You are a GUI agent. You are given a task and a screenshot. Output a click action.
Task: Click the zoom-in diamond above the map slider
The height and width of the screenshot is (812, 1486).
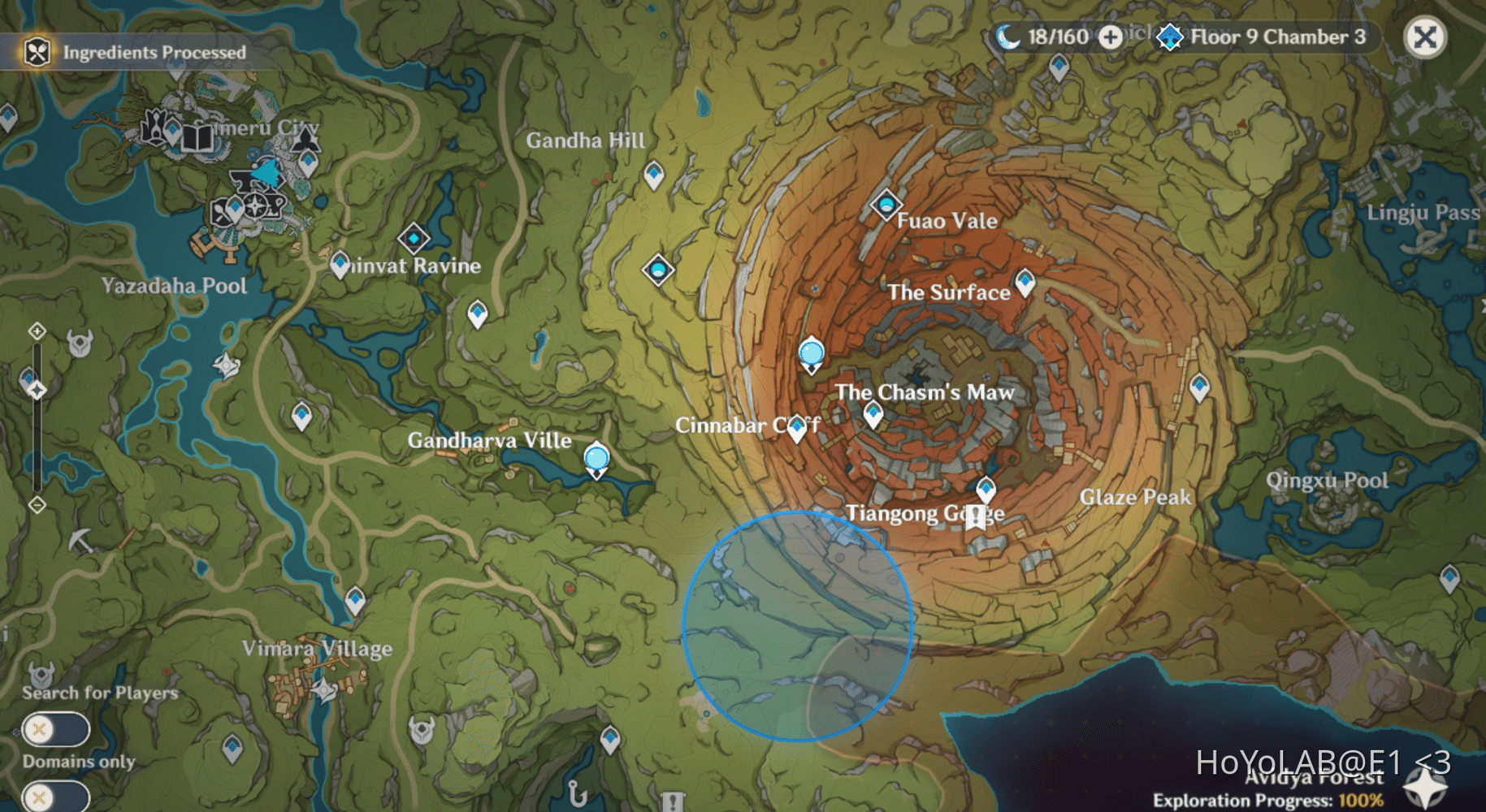click(x=36, y=329)
